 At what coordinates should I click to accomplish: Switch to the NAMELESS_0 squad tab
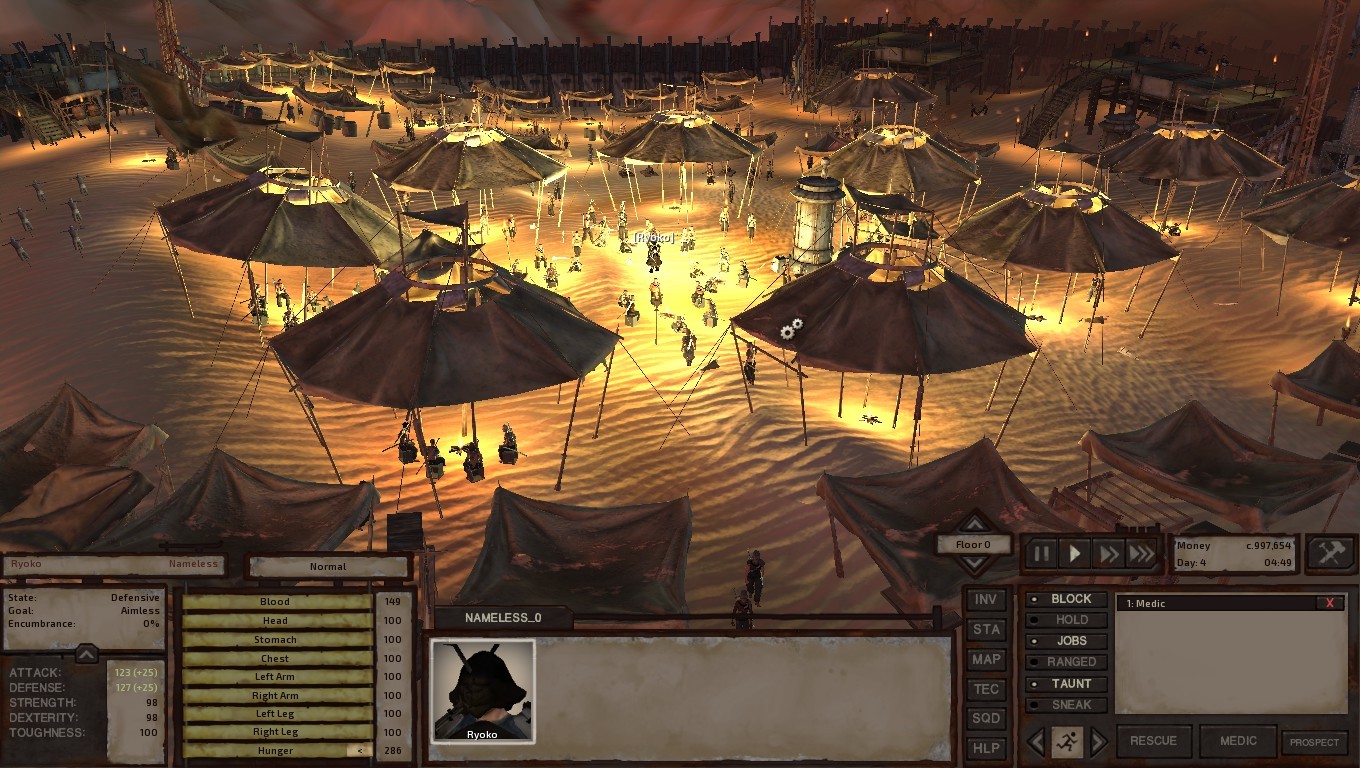(503, 618)
